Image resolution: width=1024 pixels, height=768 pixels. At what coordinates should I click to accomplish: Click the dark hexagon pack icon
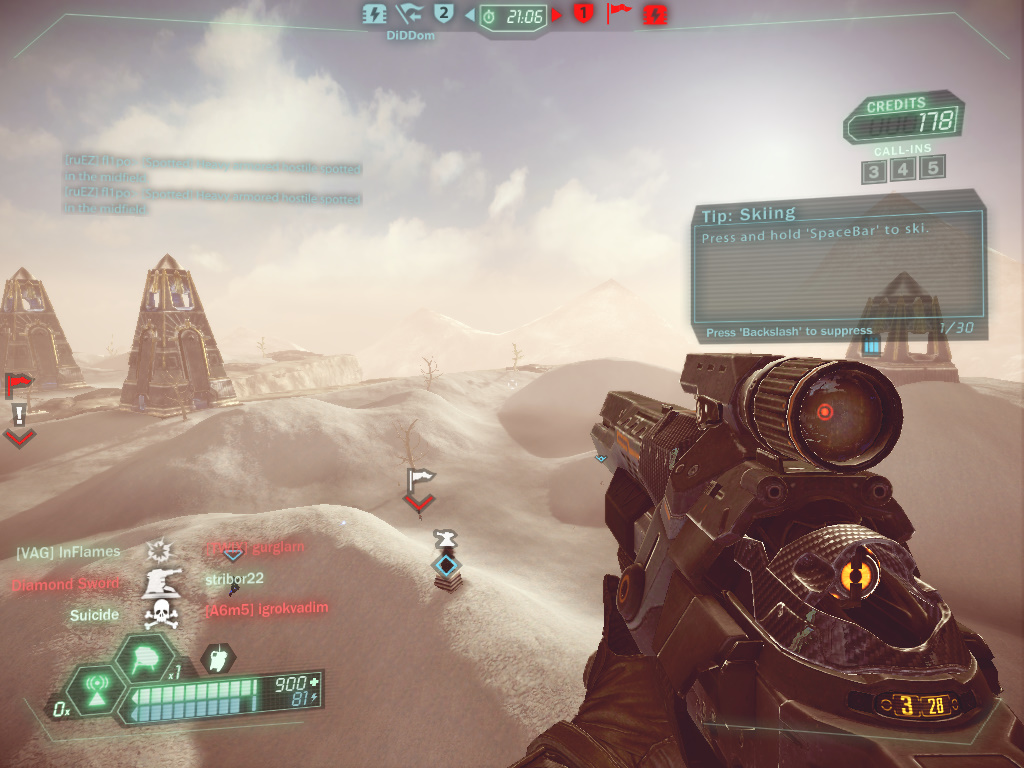218,658
